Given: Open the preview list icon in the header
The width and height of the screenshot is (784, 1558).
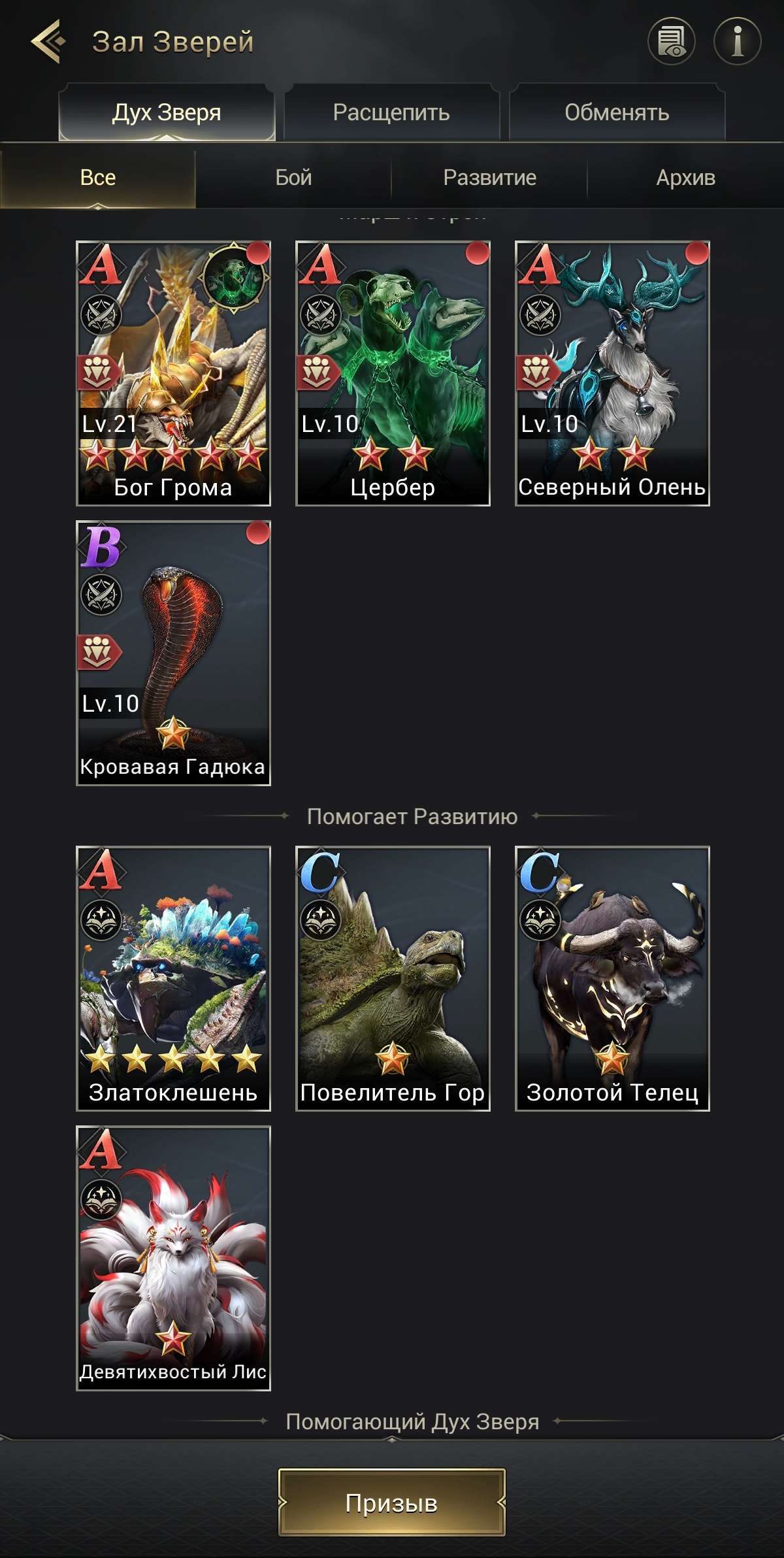Looking at the screenshot, I should coord(671,42).
